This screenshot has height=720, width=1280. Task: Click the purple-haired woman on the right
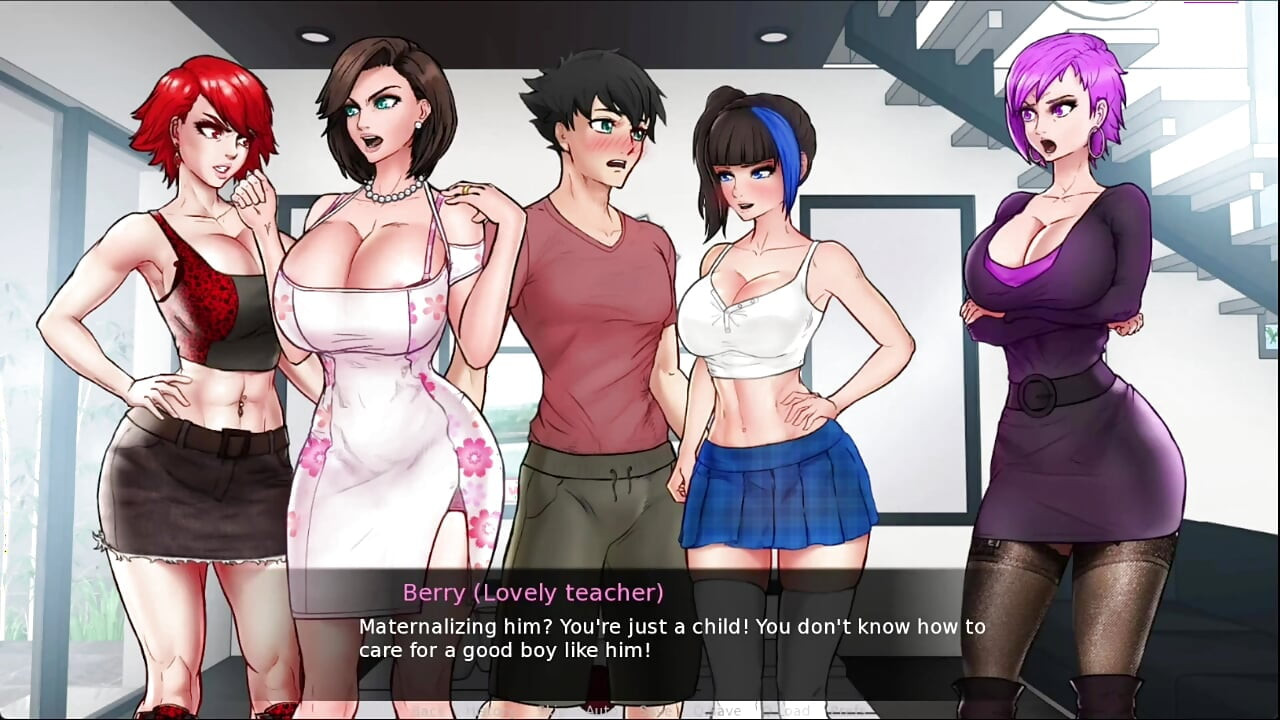1060,300
